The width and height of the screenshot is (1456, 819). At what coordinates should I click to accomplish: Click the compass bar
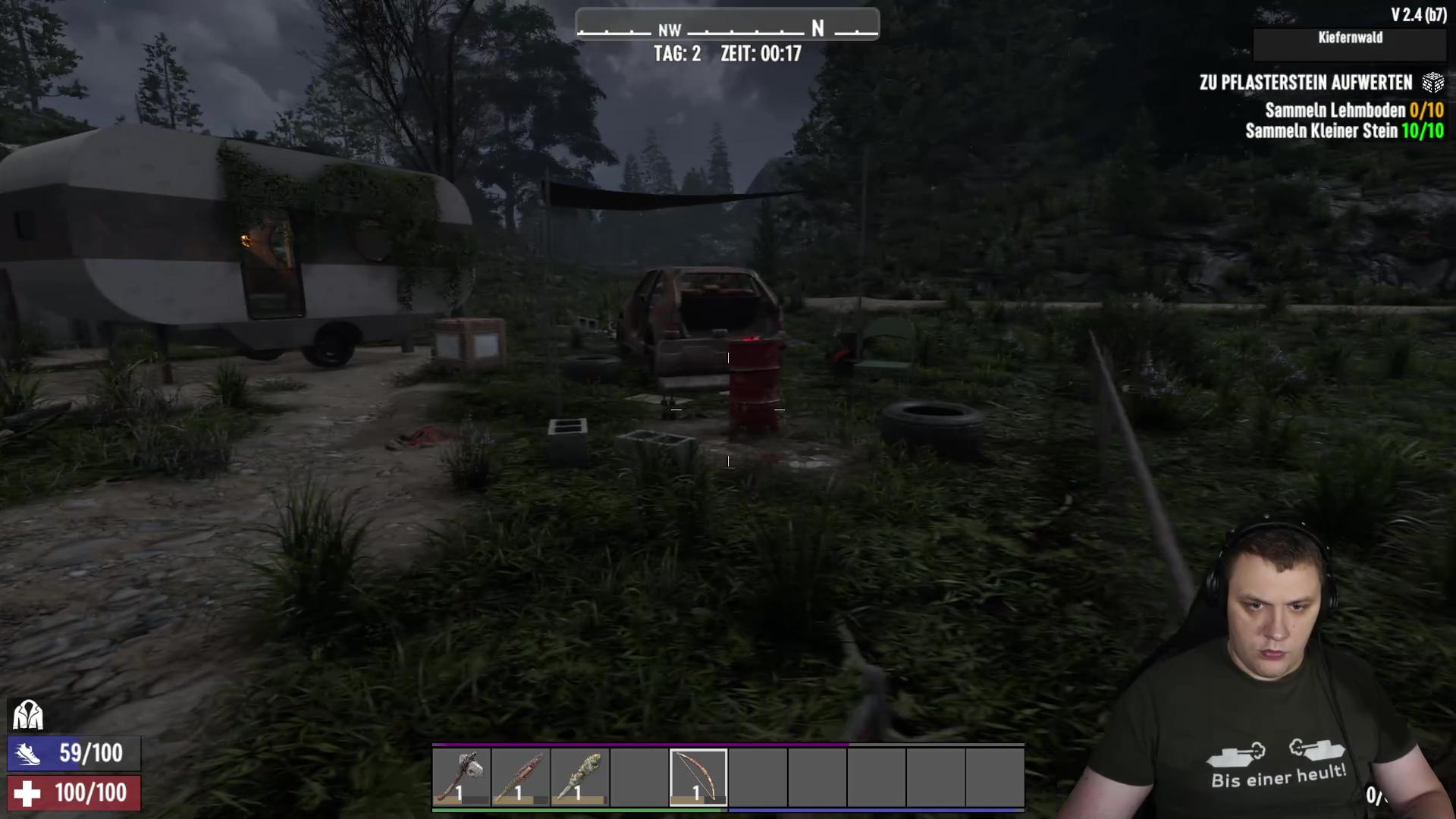coord(727,25)
